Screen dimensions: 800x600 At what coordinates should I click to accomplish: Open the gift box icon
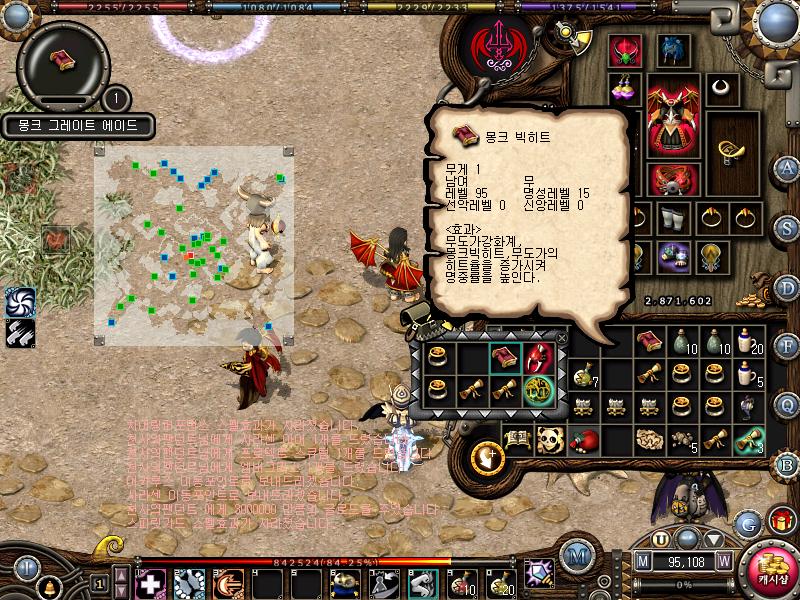pos(781,521)
